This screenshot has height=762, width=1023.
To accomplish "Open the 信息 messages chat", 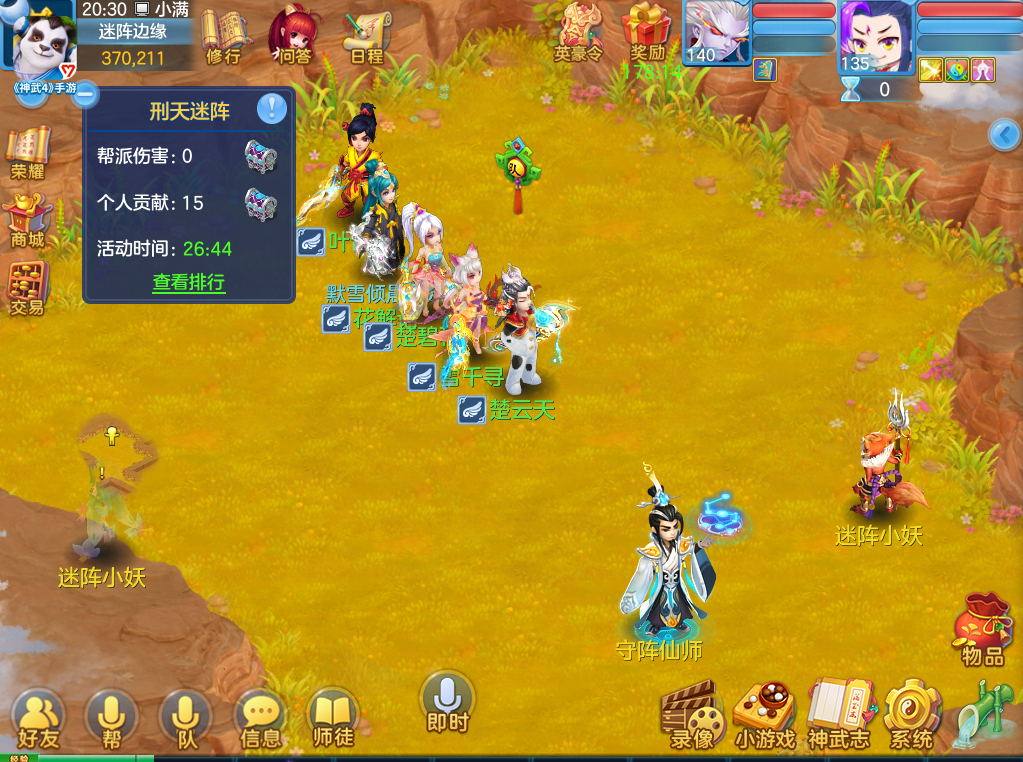I will (261, 718).
